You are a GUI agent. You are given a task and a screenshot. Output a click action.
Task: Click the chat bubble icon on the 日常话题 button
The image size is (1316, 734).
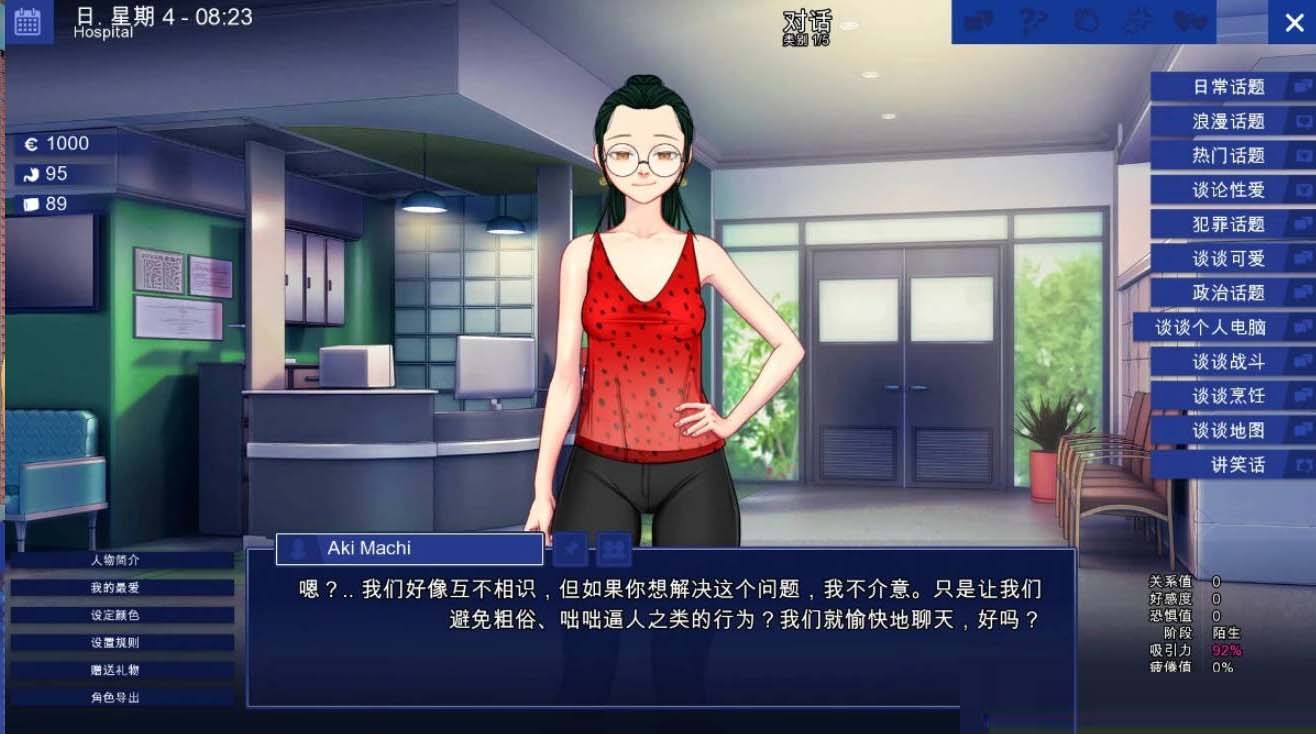(x=1300, y=87)
